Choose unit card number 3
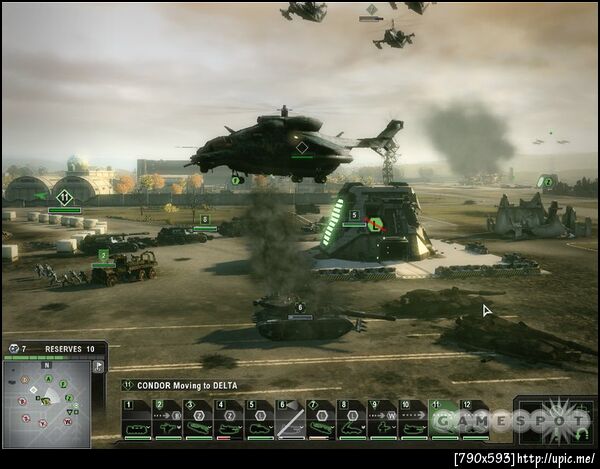The image size is (600, 469). coord(198,420)
